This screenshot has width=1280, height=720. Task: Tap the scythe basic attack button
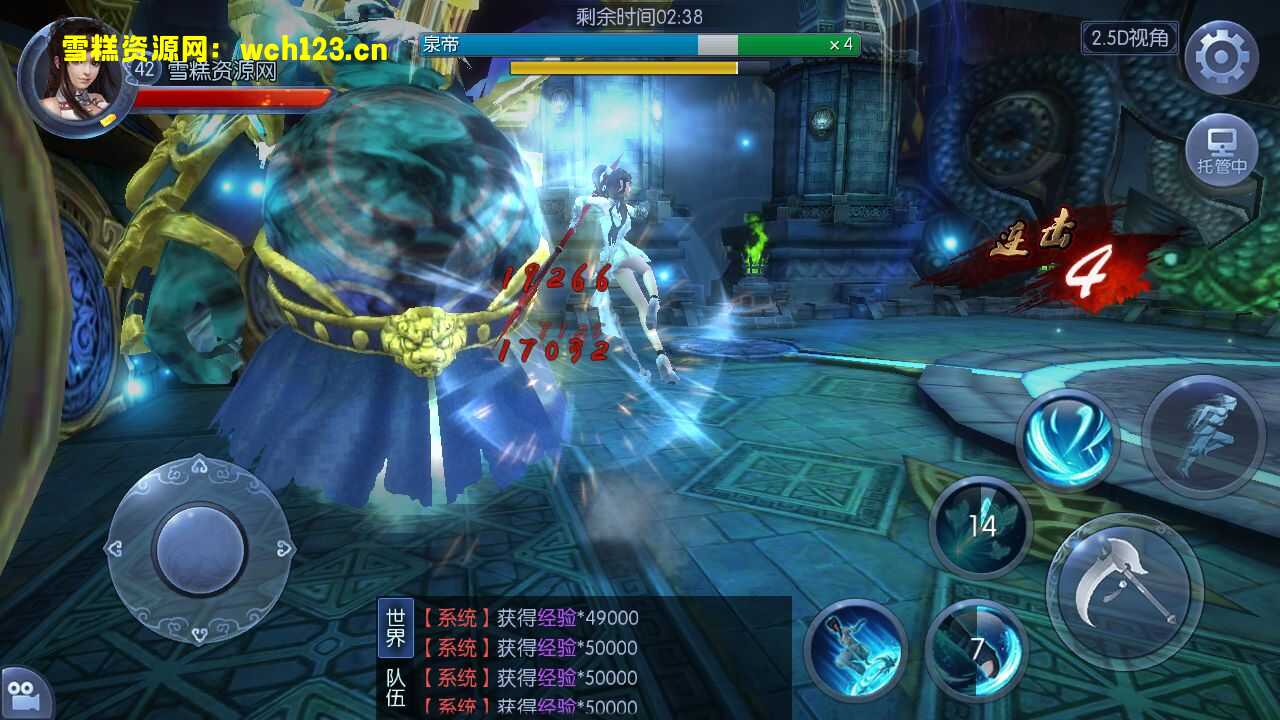[x=1124, y=590]
